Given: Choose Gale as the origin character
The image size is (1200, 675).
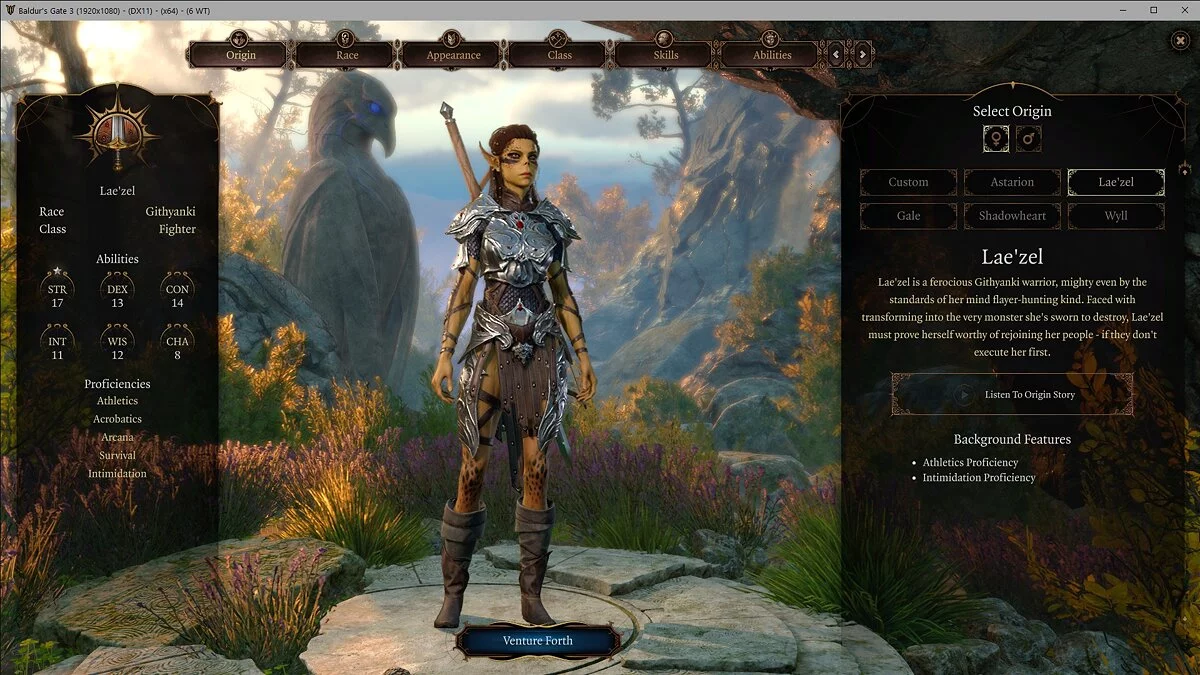Looking at the screenshot, I should pyautogui.click(x=908, y=216).
